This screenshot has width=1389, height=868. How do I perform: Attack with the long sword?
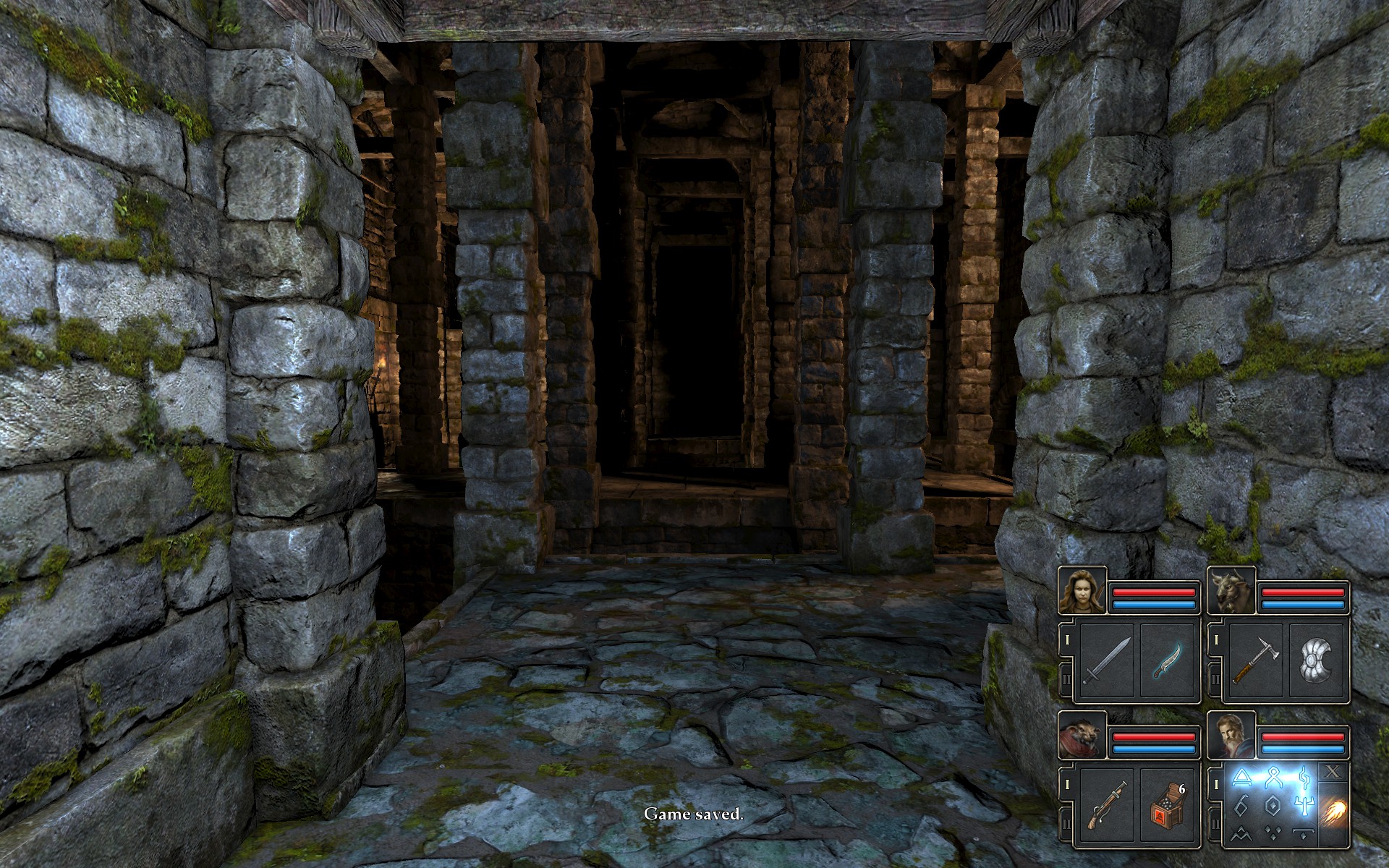click(x=1107, y=661)
